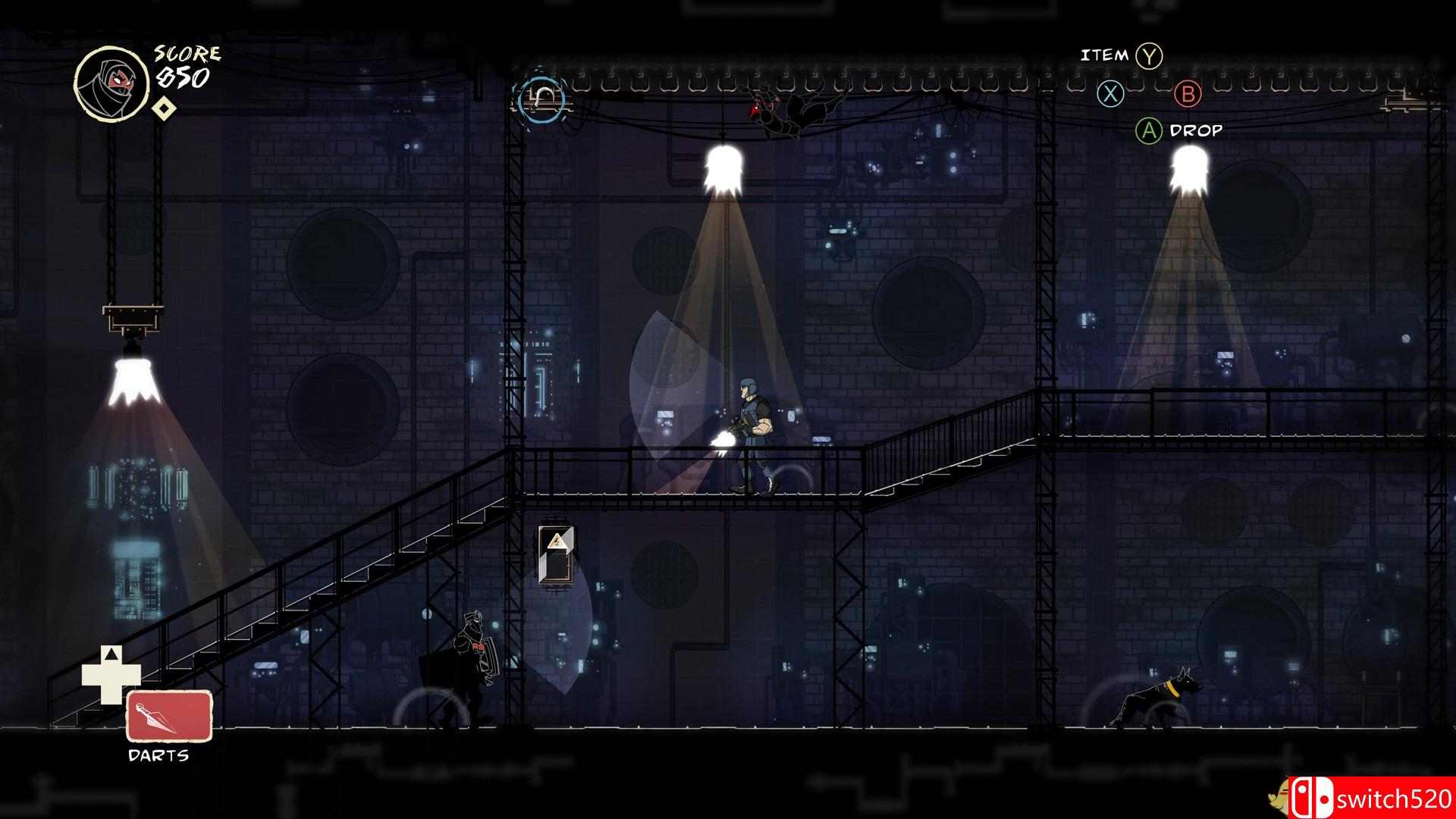Click the grapple hook indicator circle
The image size is (1456, 819).
pyautogui.click(x=541, y=98)
